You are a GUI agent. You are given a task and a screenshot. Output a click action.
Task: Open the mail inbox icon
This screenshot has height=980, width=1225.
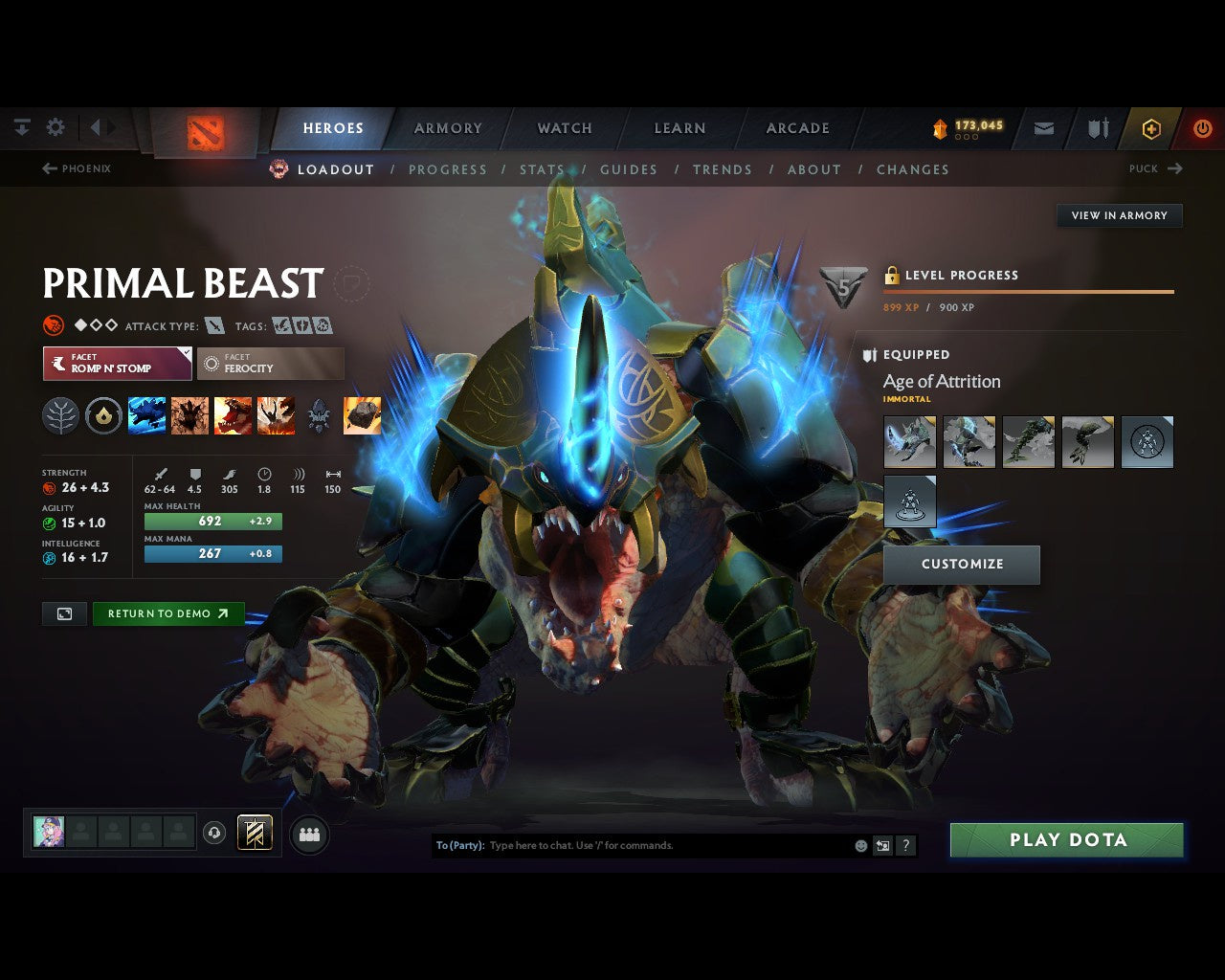point(1044,128)
